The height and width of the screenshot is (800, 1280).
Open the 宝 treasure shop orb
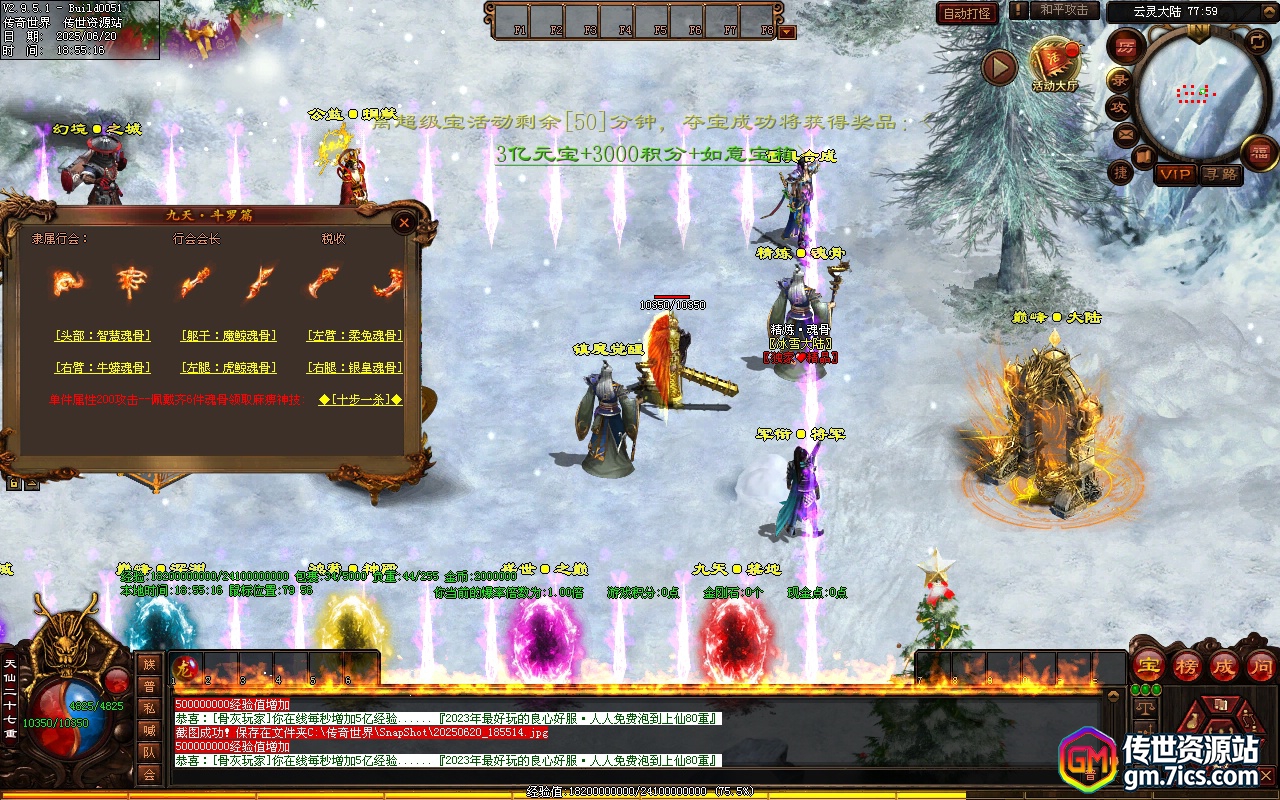[x=1149, y=665]
